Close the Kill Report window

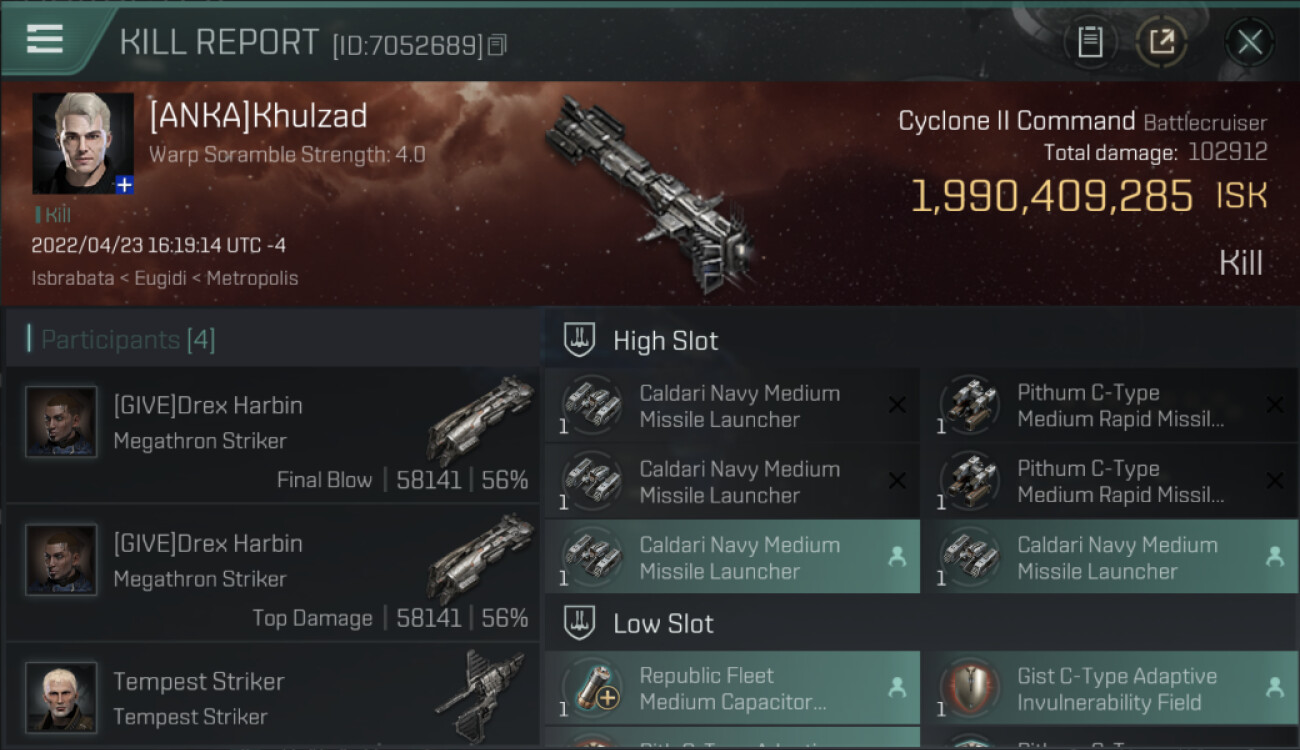click(x=1249, y=42)
